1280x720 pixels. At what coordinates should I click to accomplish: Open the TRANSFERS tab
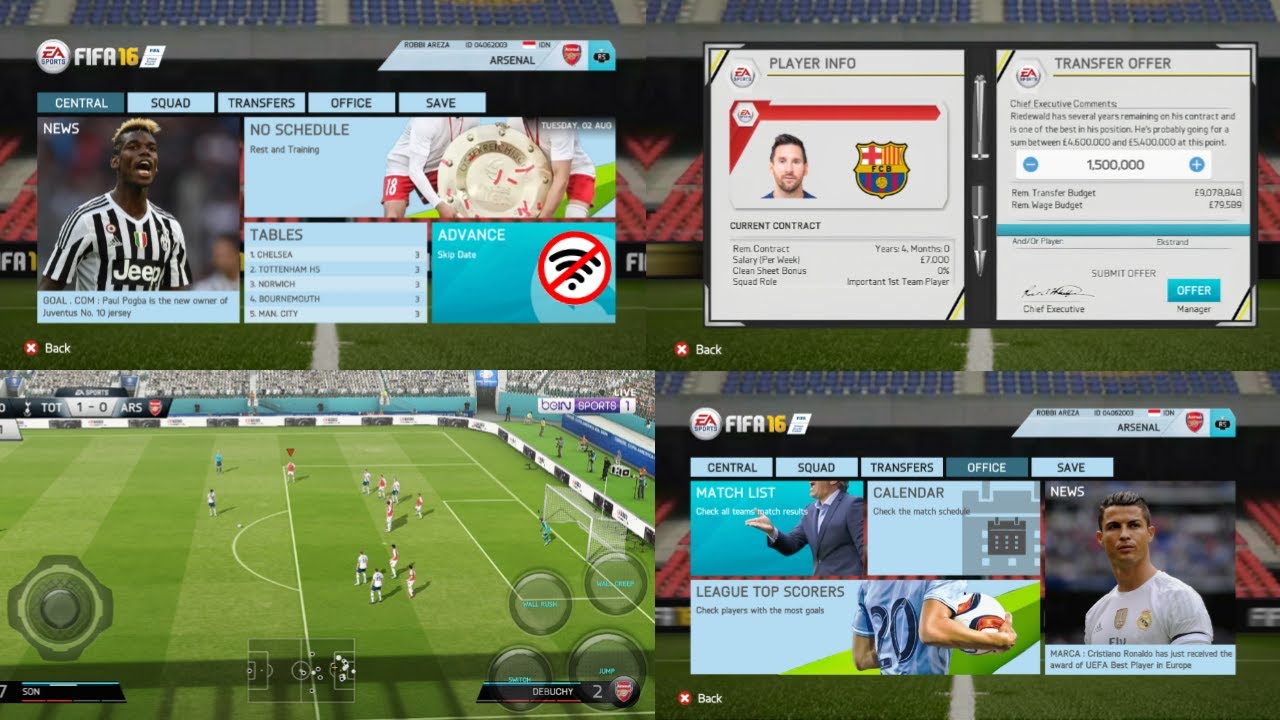pyautogui.click(x=260, y=102)
